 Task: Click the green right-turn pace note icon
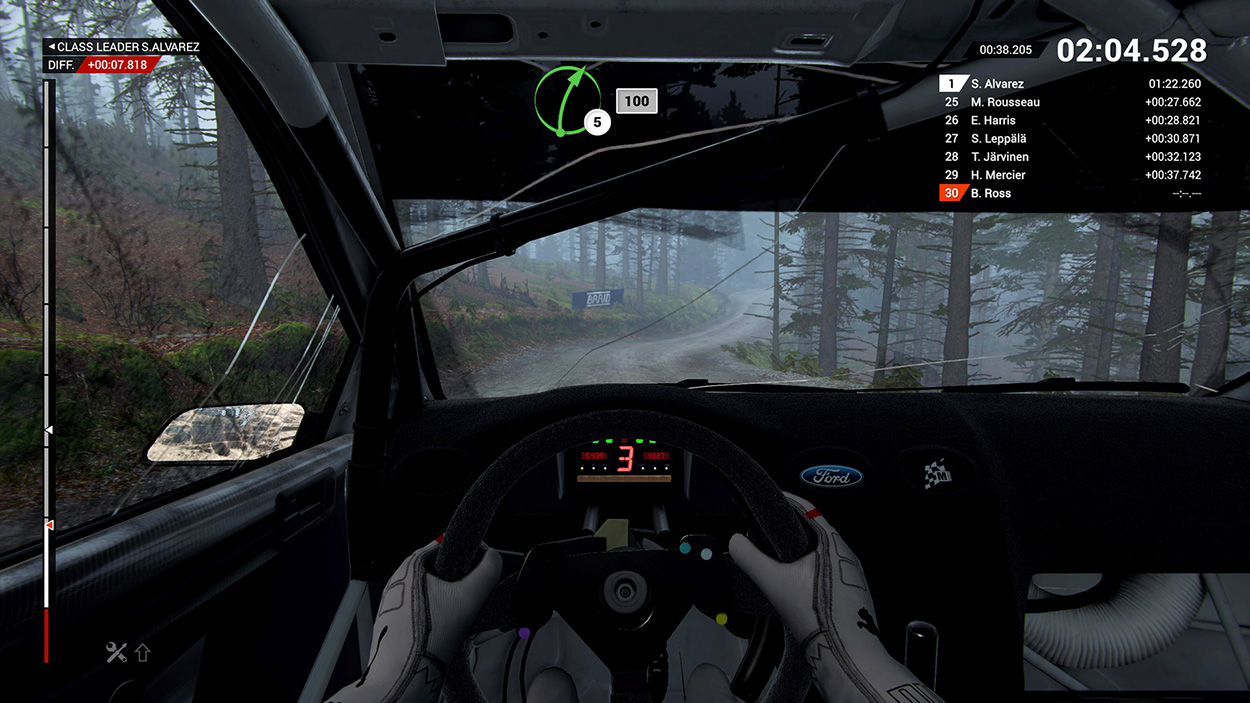click(x=567, y=101)
